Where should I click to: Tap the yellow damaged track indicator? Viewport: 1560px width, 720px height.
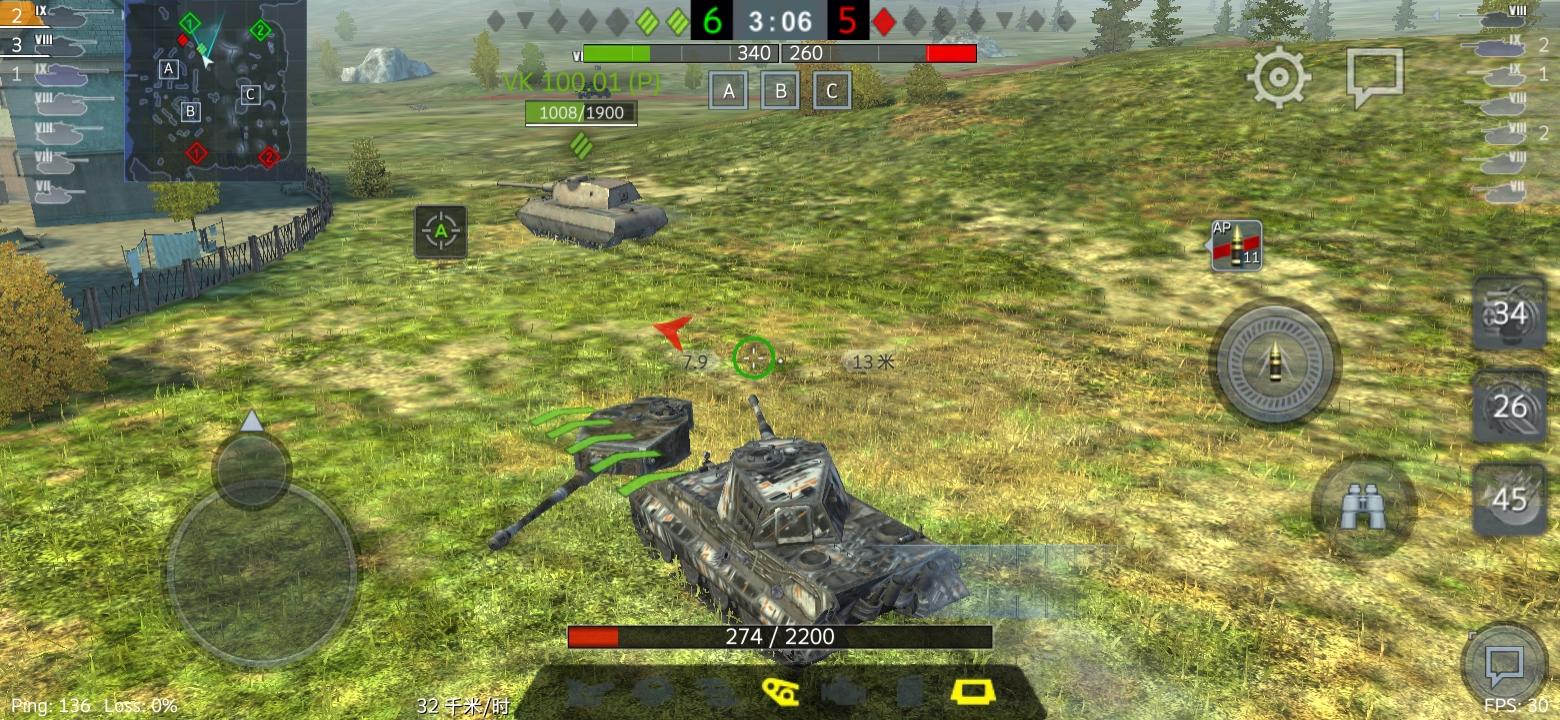pos(780,692)
